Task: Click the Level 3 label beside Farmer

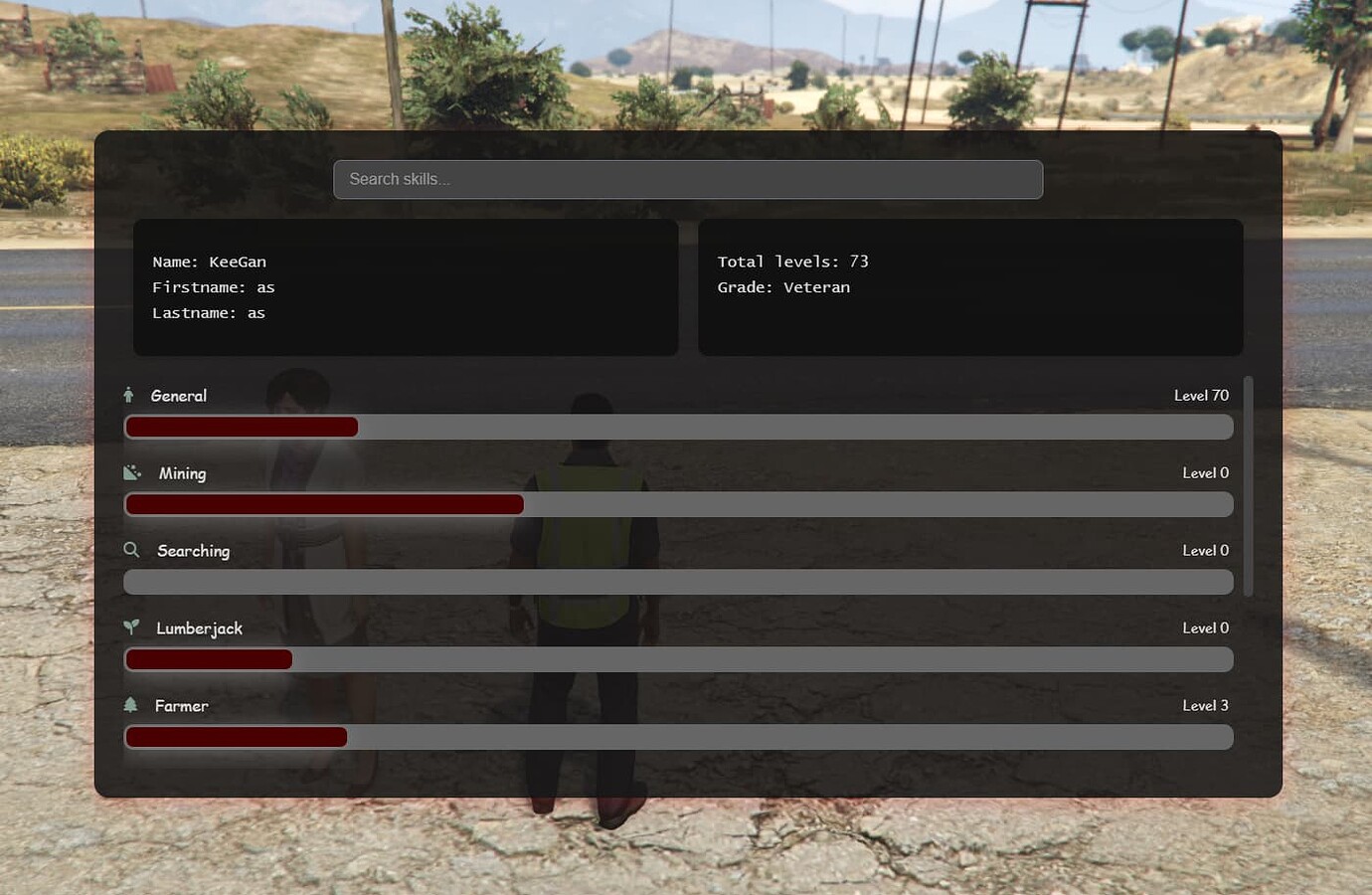Action: (1205, 705)
